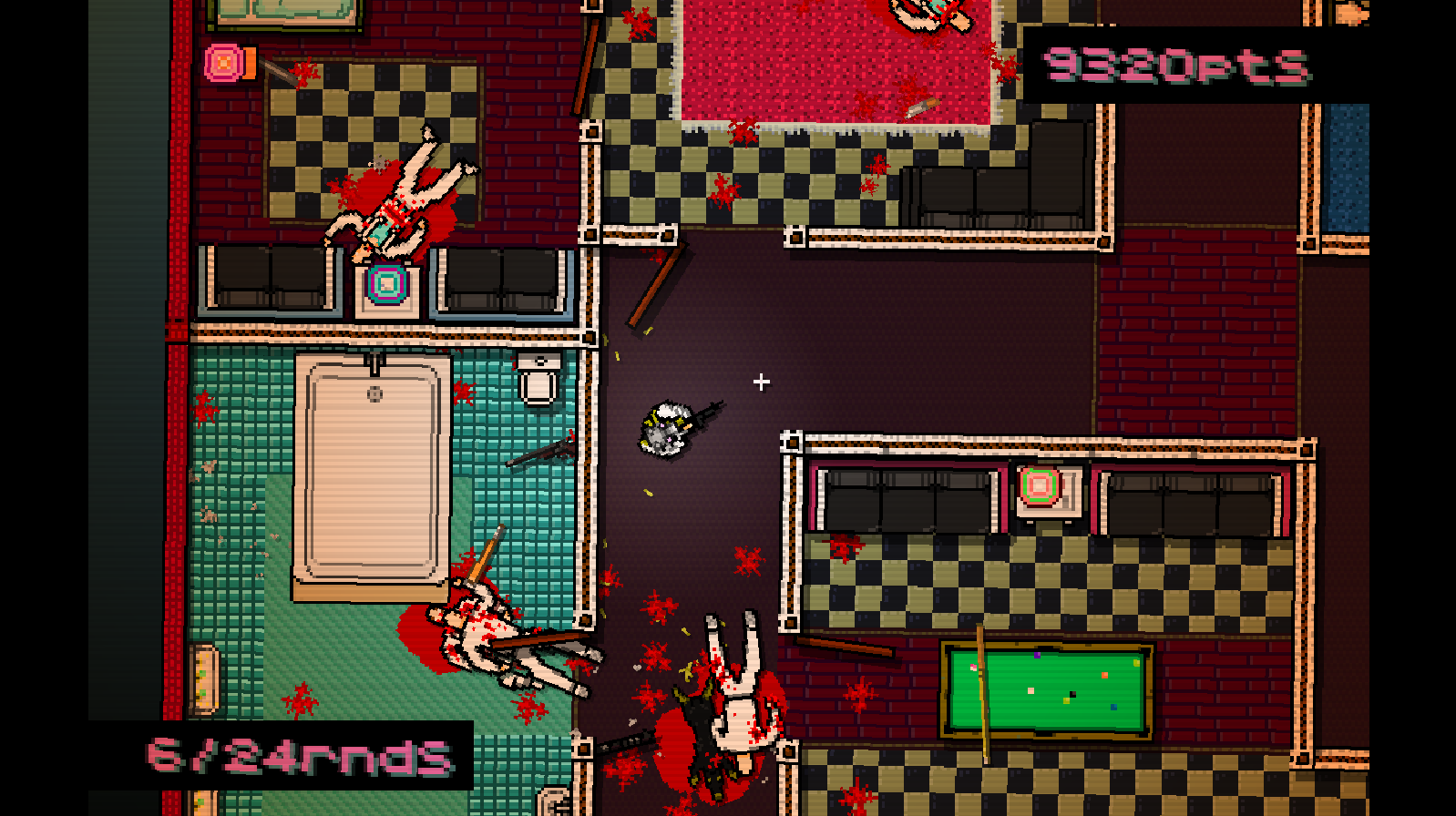This screenshot has width=1456, height=816.
Task: Click the orange TV near the right sofas
Action: coord(1041,487)
